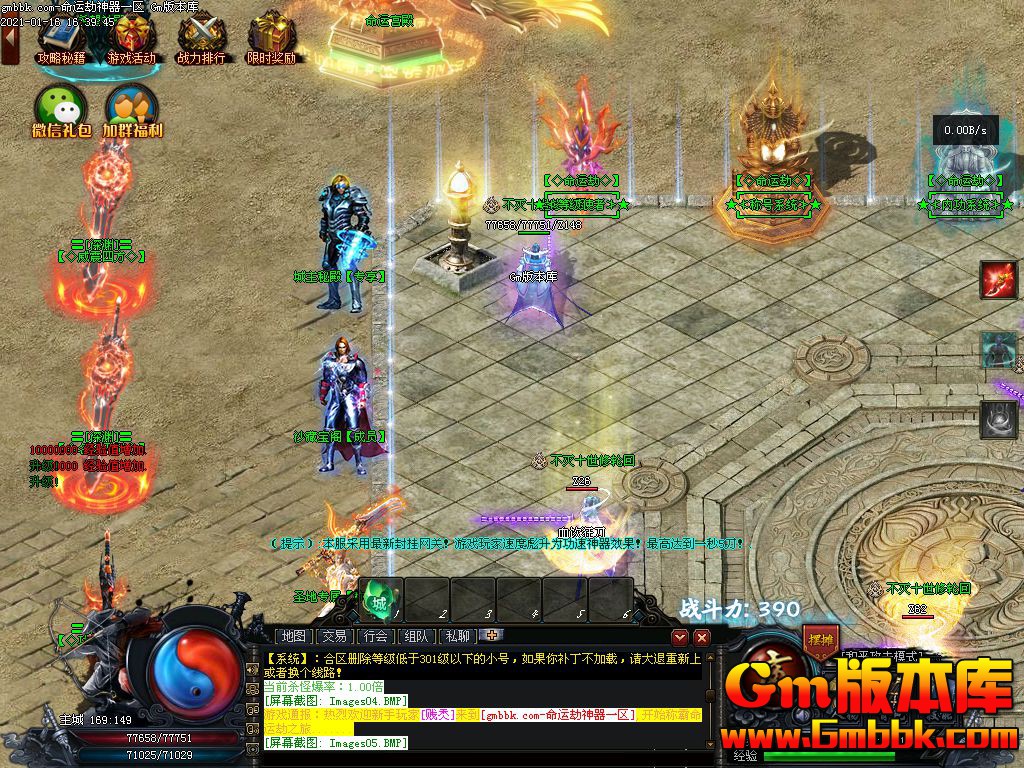Select the 行会 guild tab

point(376,636)
